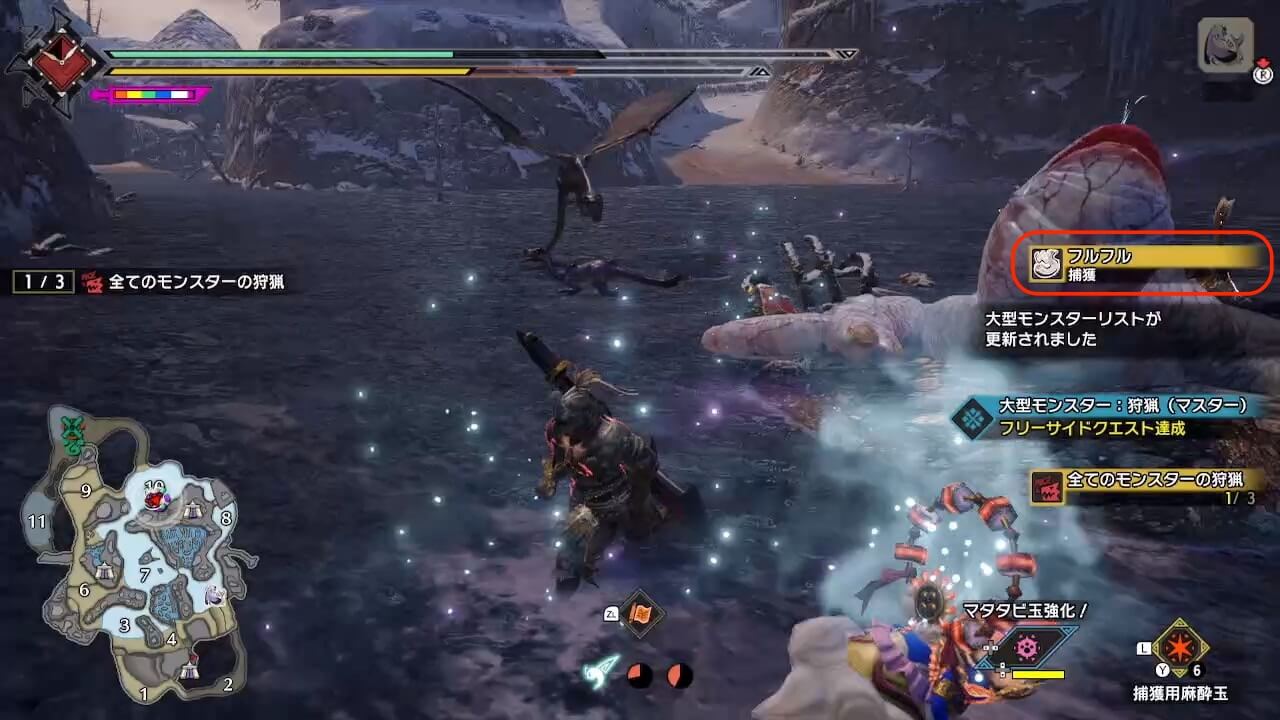This screenshot has height=720, width=1280.
Task: Click the blue wirebug icon
Action: tap(600, 672)
